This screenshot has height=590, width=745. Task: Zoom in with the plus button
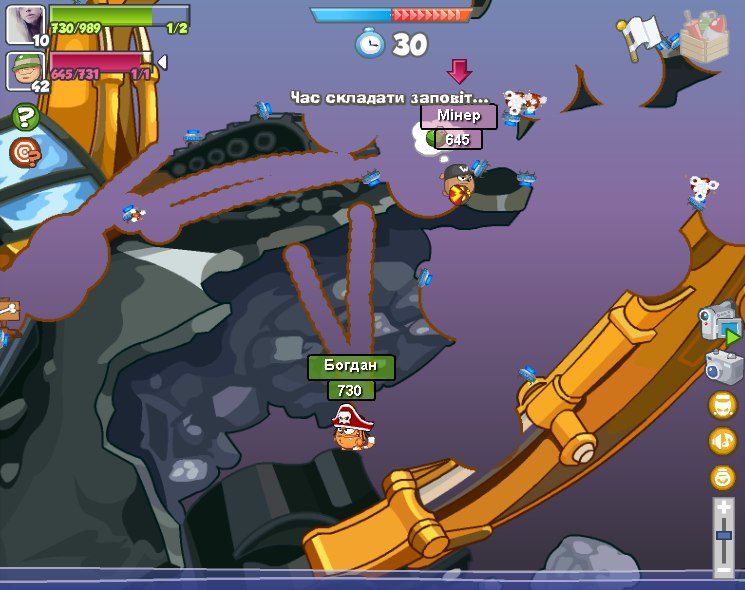tap(723, 509)
